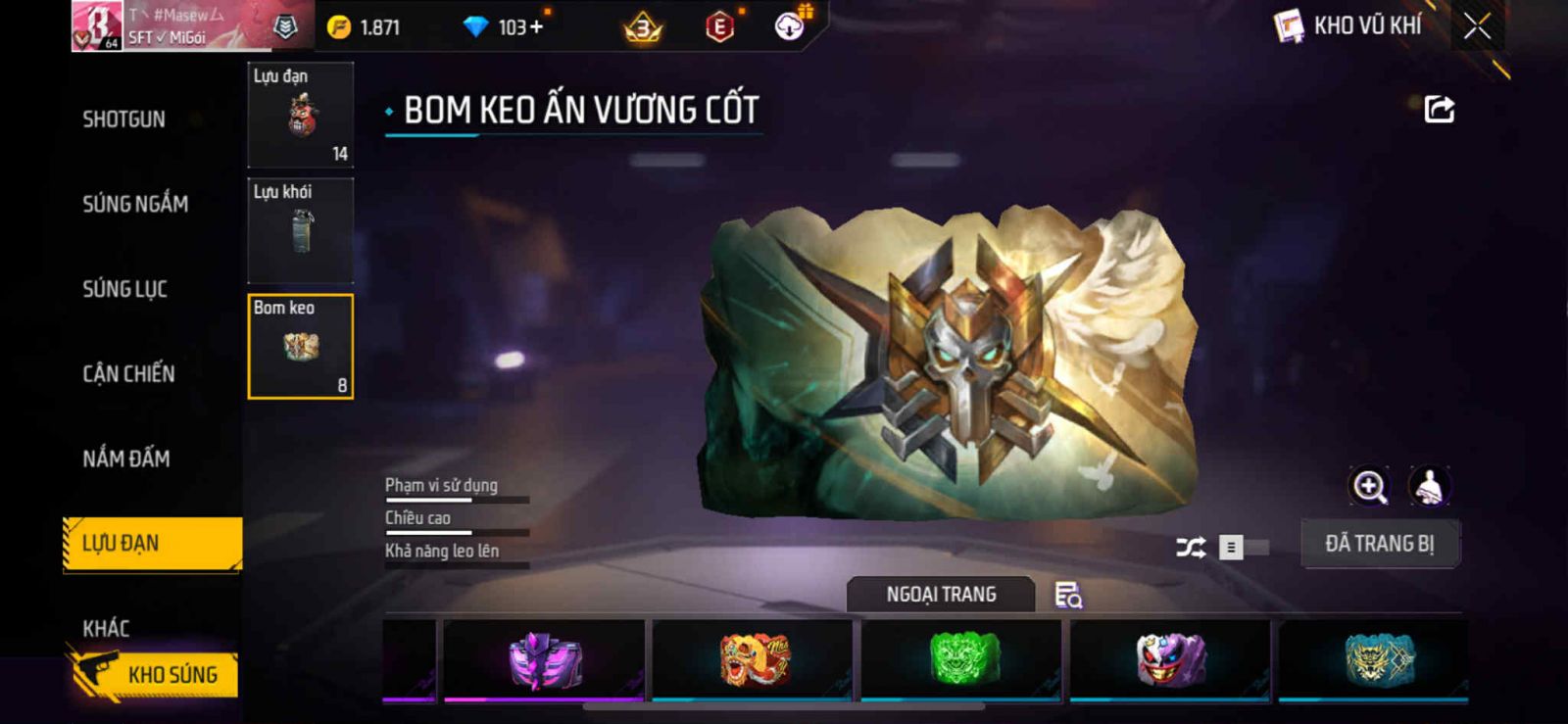Open the Ngoại Trang tab
1568x724 pixels.
pos(941,595)
